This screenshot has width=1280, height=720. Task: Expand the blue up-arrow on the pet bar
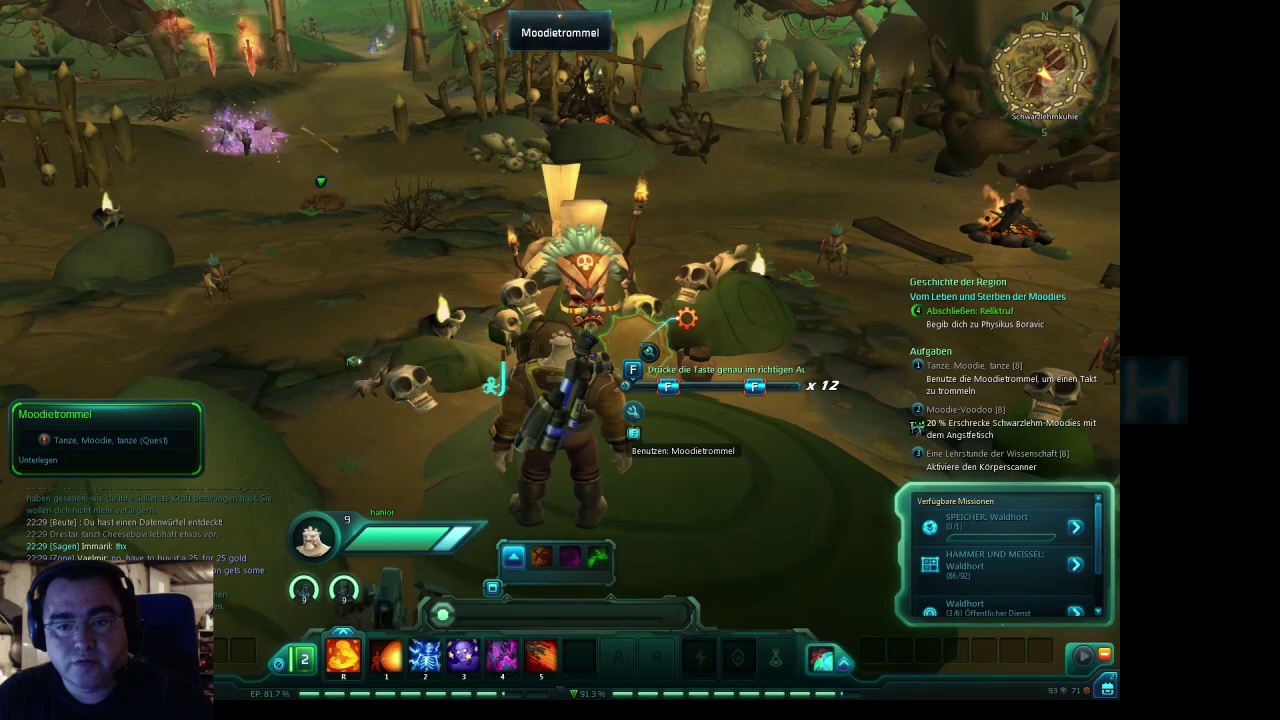[513, 557]
